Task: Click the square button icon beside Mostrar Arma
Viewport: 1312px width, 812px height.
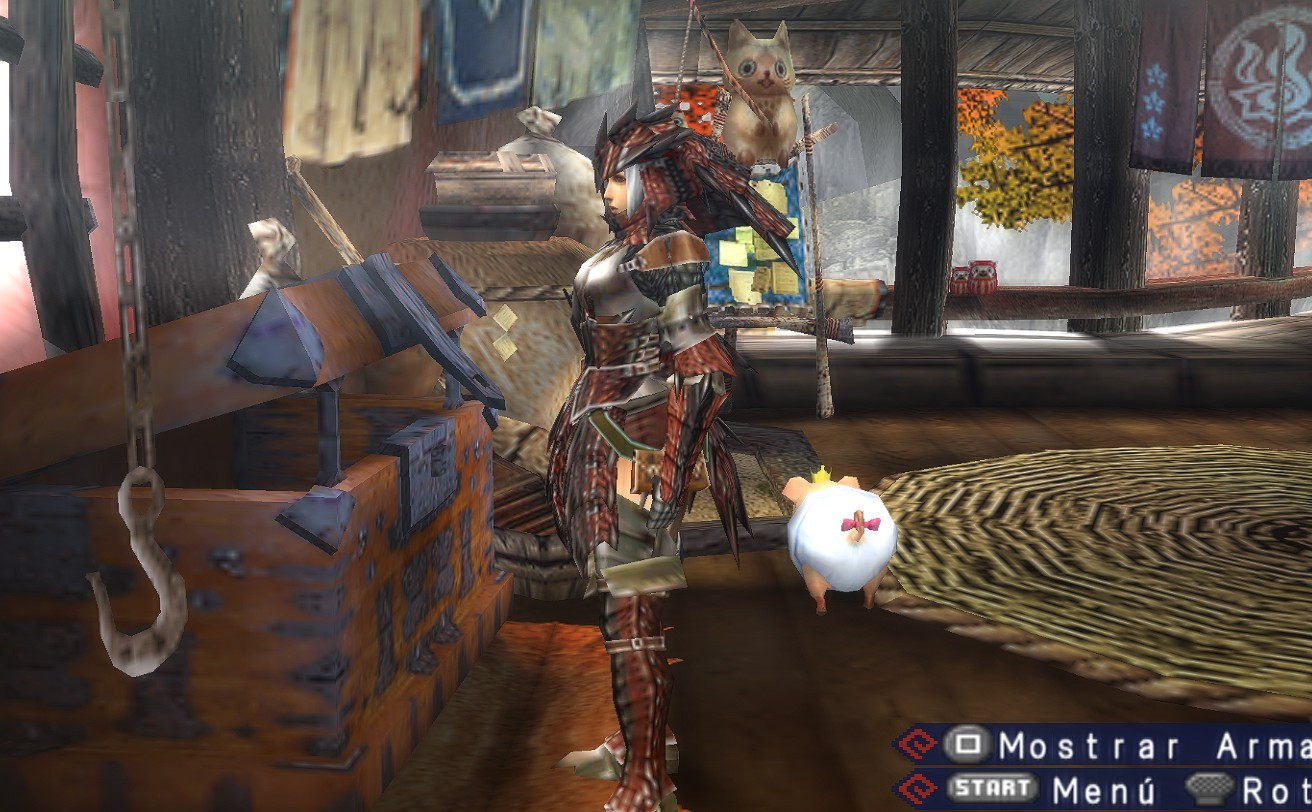Action: tap(965, 744)
